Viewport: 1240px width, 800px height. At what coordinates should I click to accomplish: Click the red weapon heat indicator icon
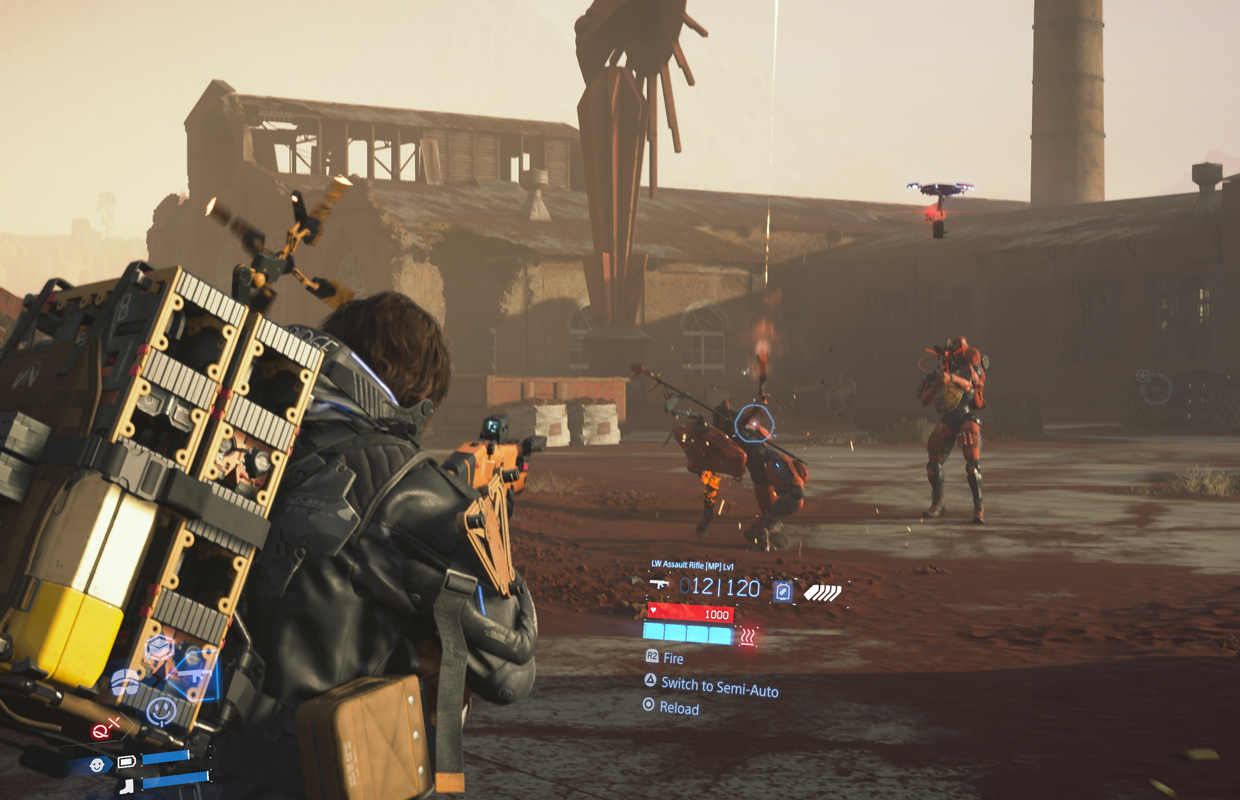747,636
